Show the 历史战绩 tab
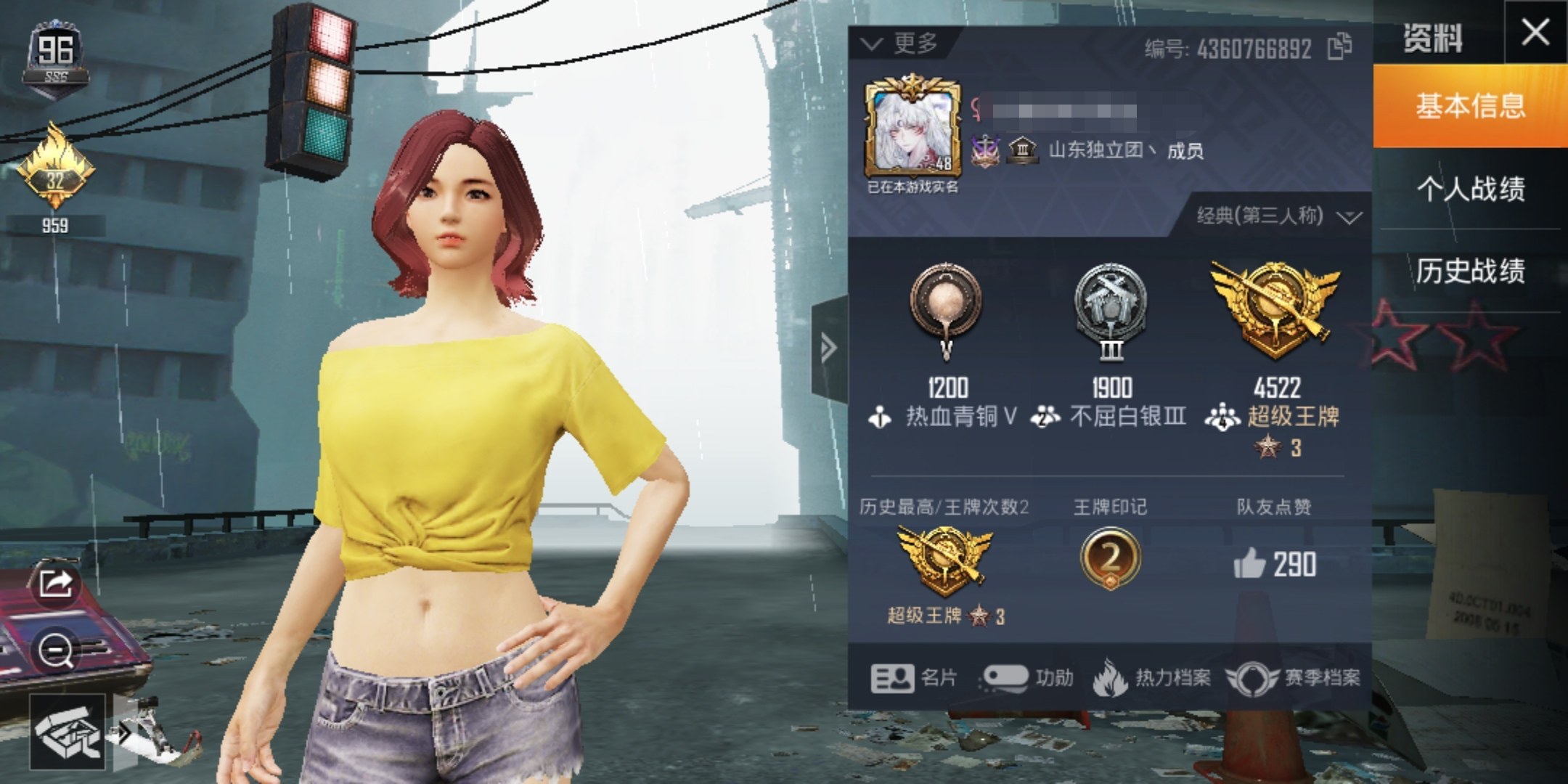The height and width of the screenshot is (784, 1568). pyautogui.click(x=1469, y=271)
